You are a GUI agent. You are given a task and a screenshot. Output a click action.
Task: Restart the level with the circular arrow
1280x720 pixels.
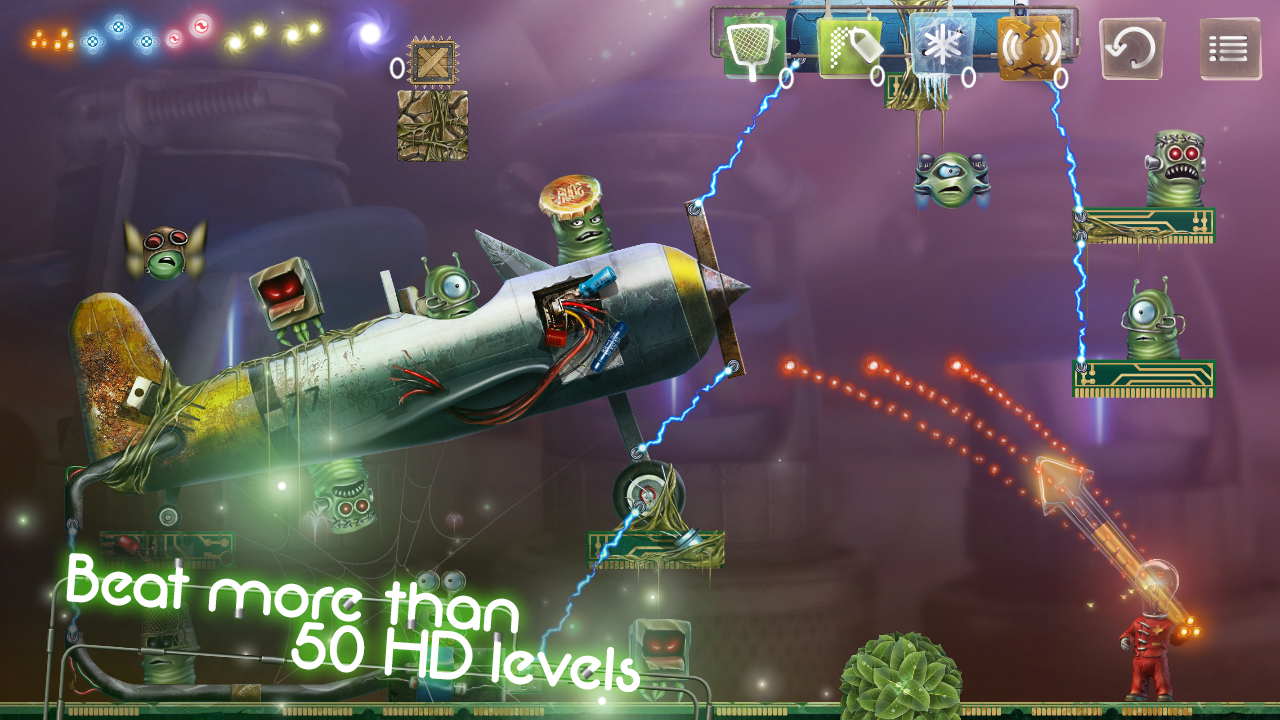pyautogui.click(x=1132, y=47)
